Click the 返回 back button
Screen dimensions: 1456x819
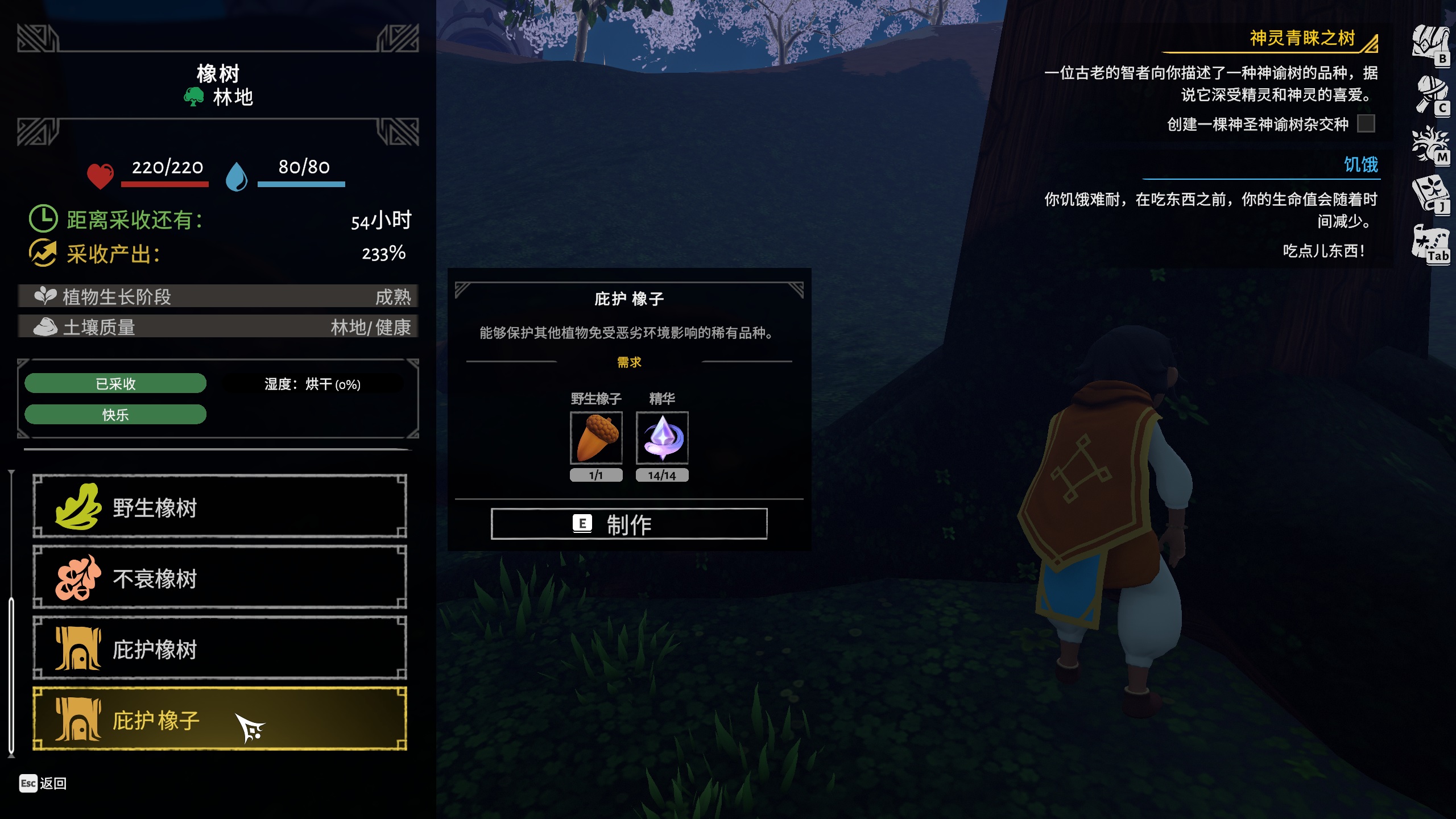pyautogui.click(x=43, y=783)
